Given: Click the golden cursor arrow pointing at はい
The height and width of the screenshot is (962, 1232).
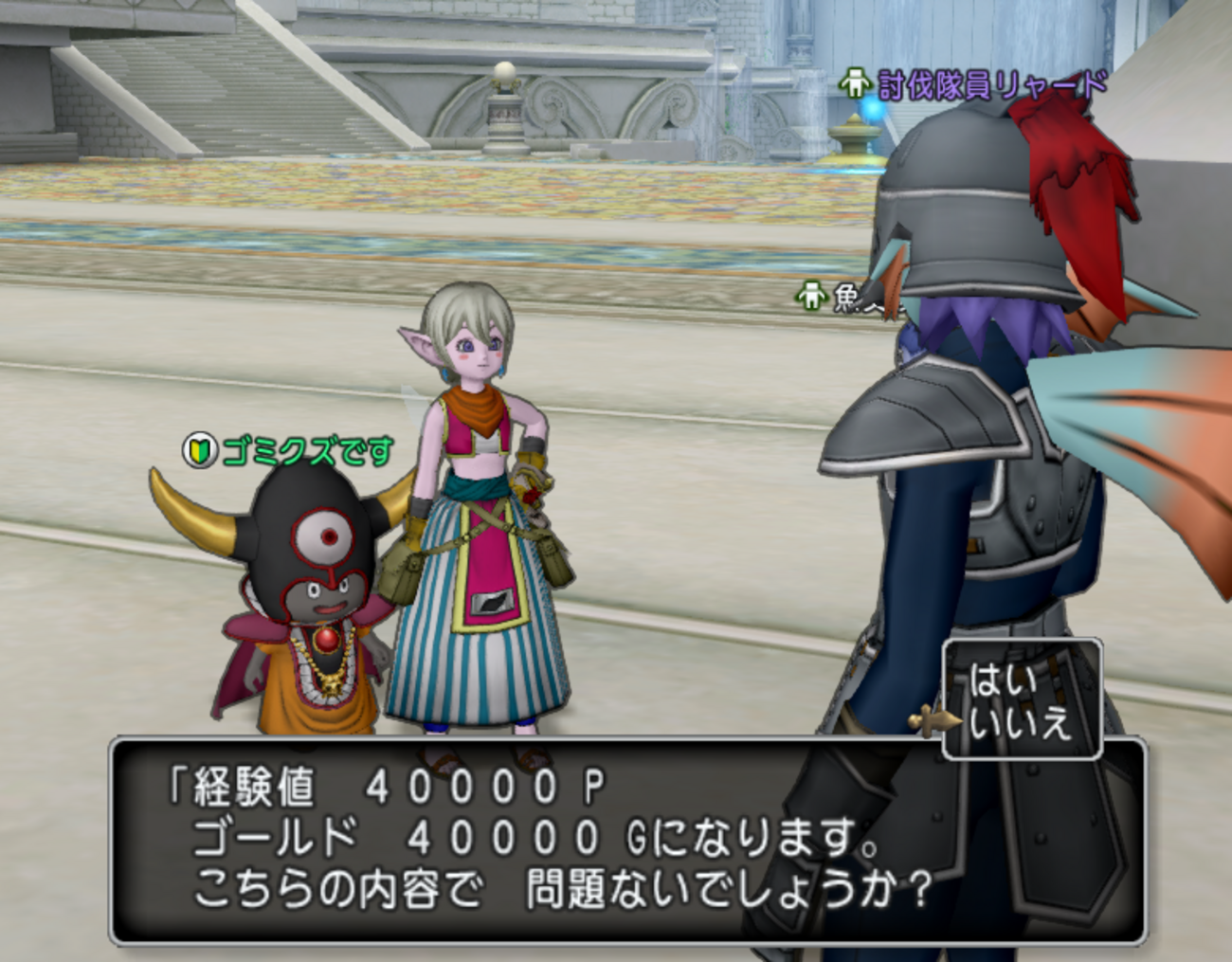Looking at the screenshot, I should (x=935, y=718).
